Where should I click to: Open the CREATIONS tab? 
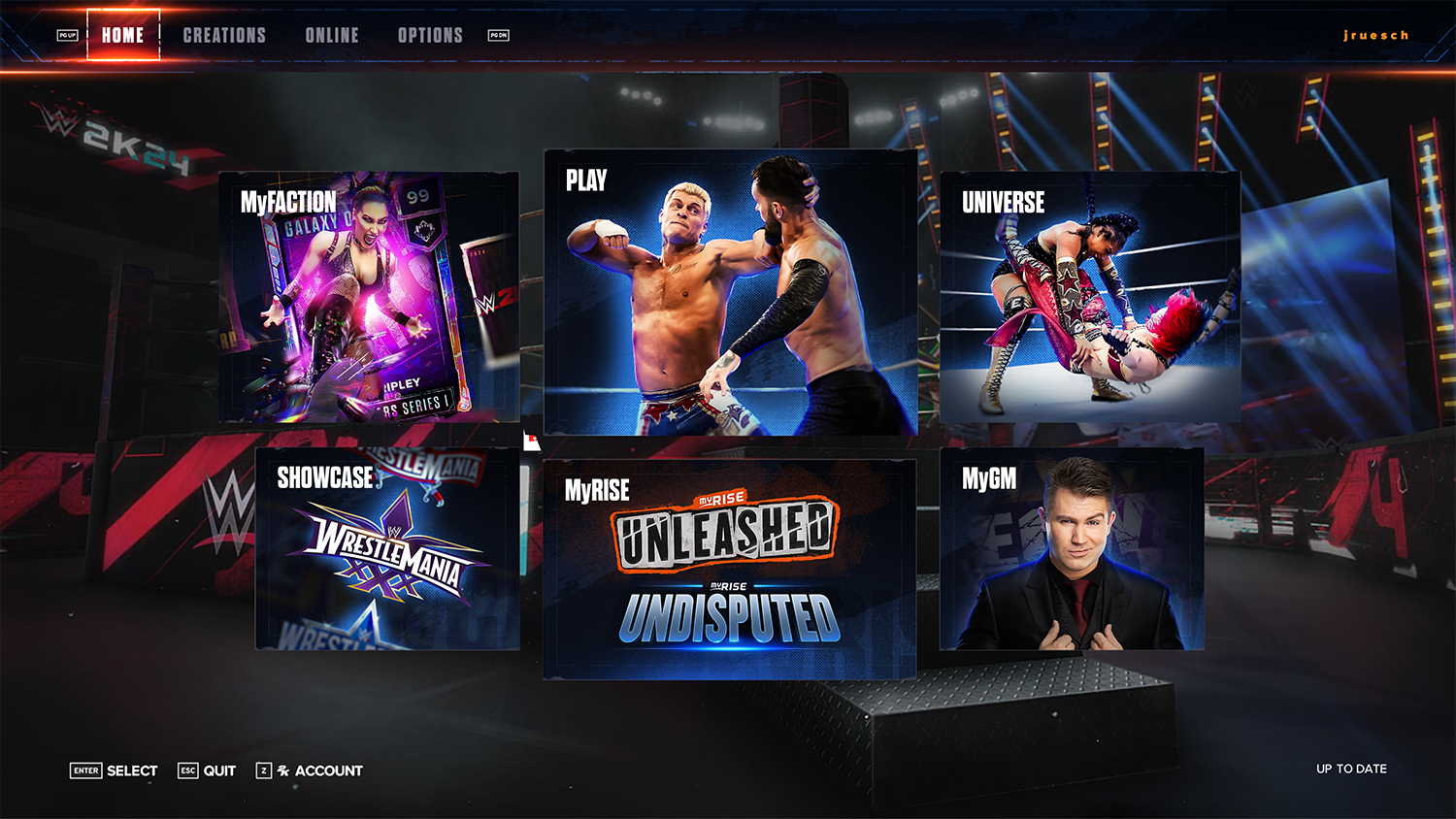click(224, 35)
